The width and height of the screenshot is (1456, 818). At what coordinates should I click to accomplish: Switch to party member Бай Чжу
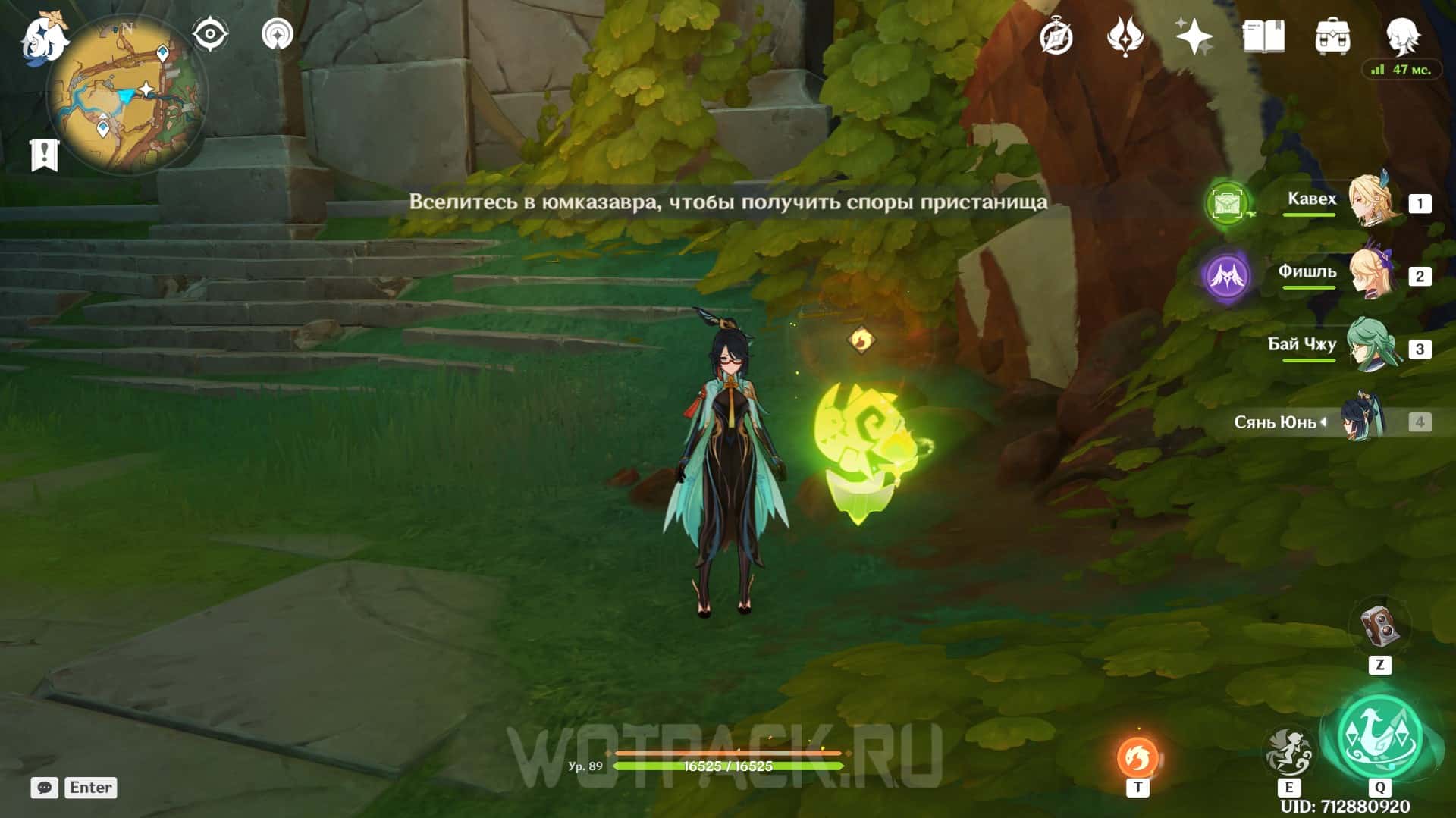(x=1371, y=347)
